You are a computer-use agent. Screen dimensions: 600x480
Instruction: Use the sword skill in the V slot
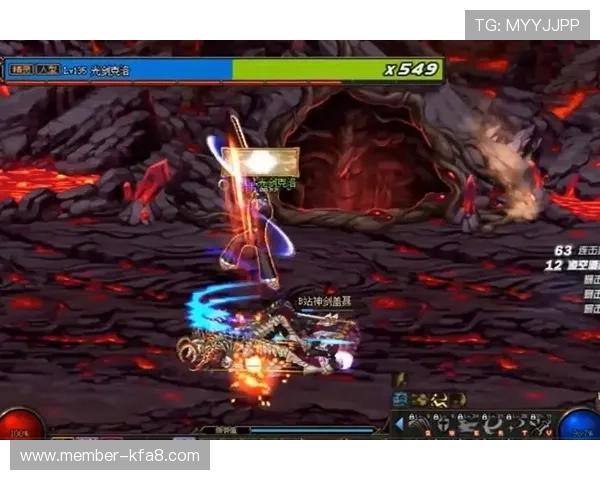pyautogui.click(x=541, y=425)
